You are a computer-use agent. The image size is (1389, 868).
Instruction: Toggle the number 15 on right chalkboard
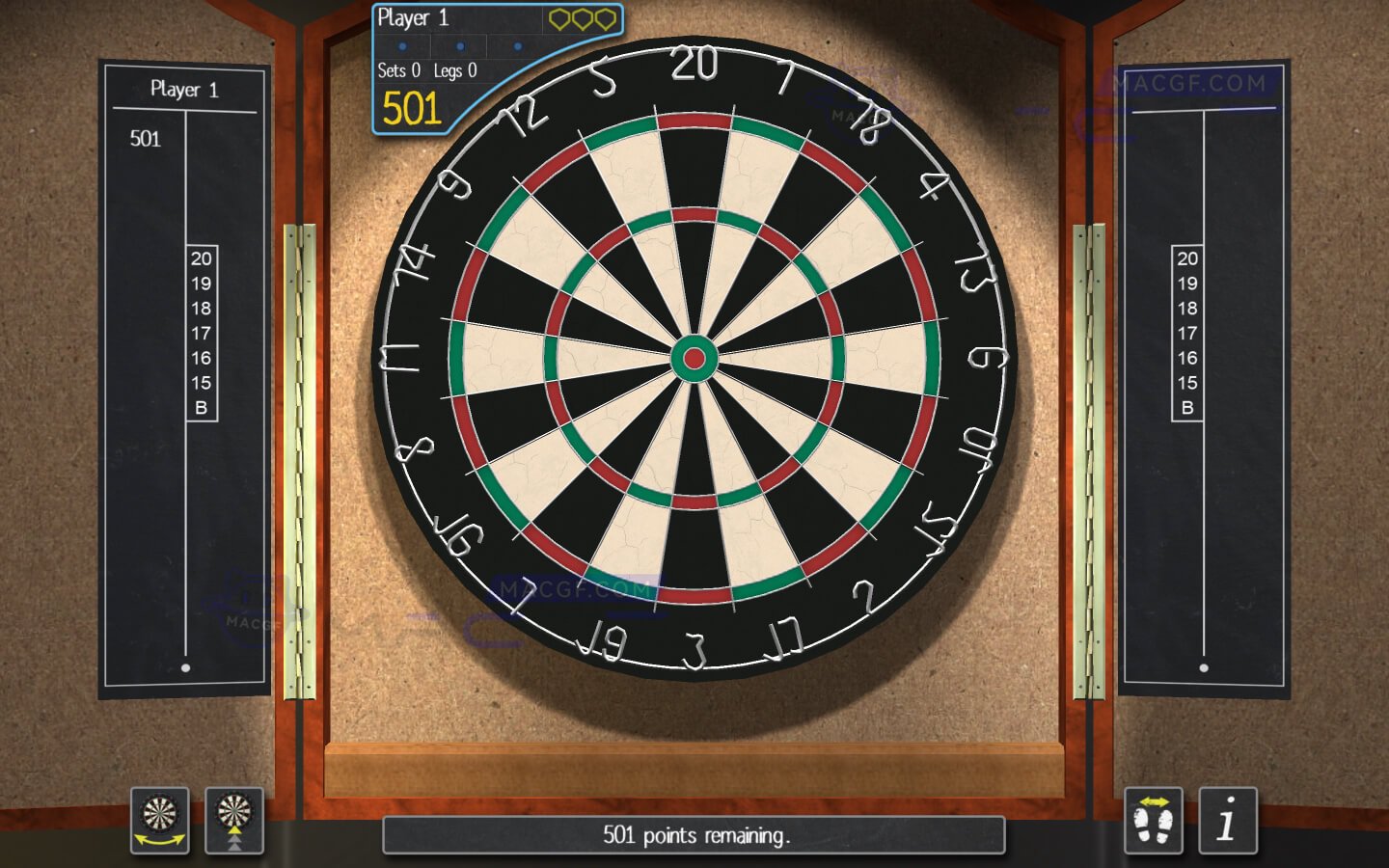1186,383
